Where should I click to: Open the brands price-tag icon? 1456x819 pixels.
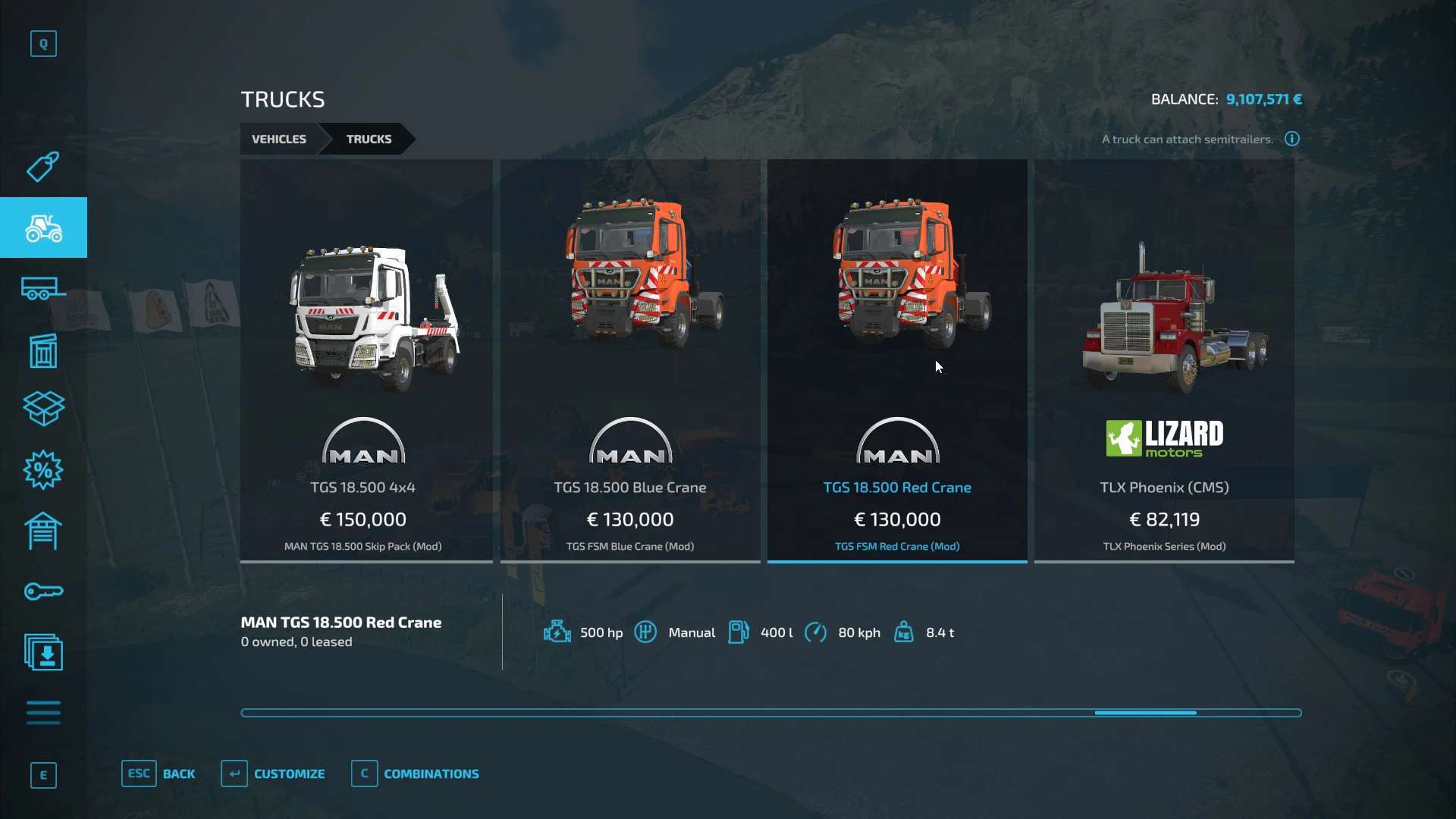(43, 167)
